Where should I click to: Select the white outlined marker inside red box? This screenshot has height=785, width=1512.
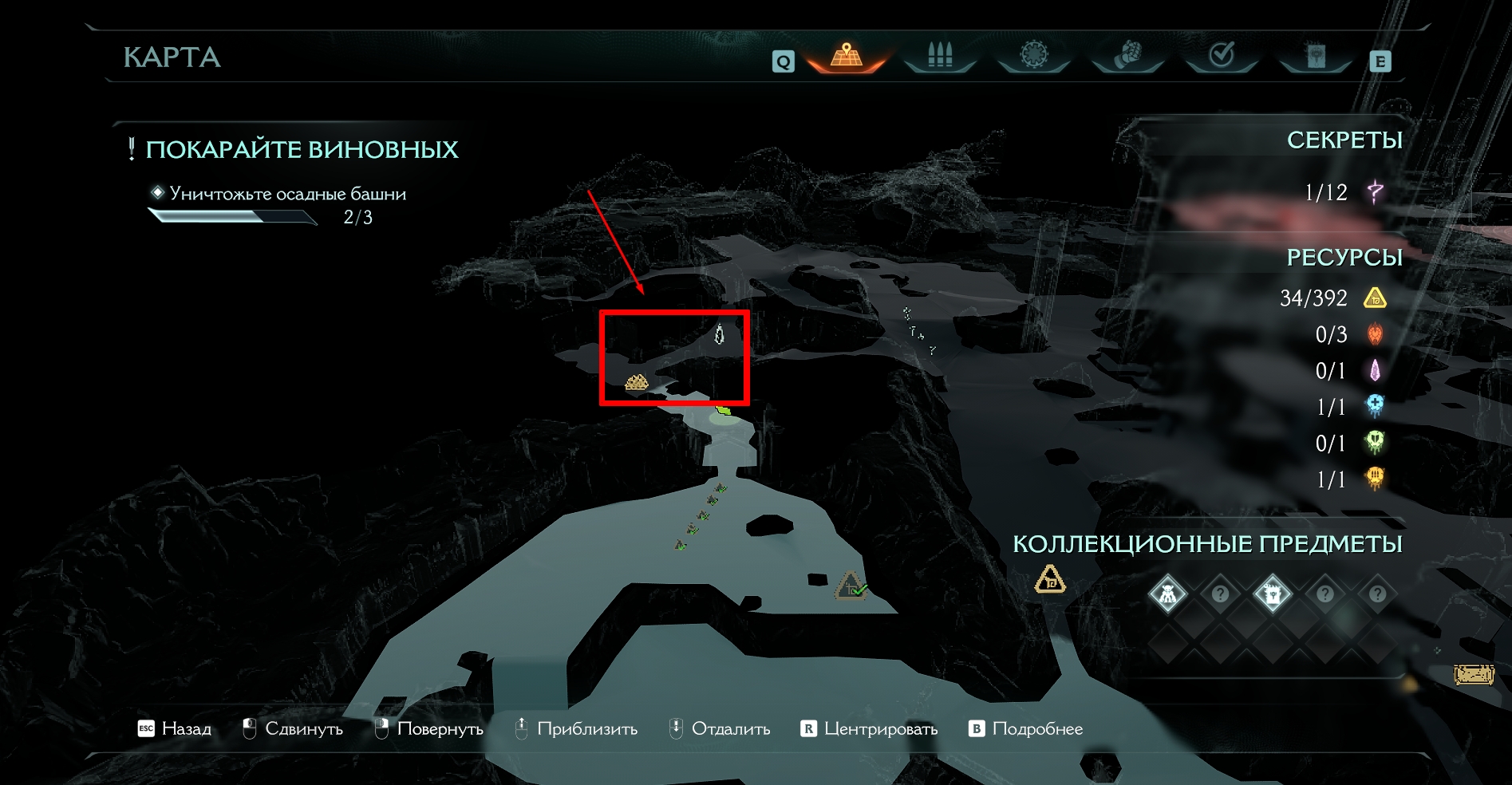click(719, 334)
